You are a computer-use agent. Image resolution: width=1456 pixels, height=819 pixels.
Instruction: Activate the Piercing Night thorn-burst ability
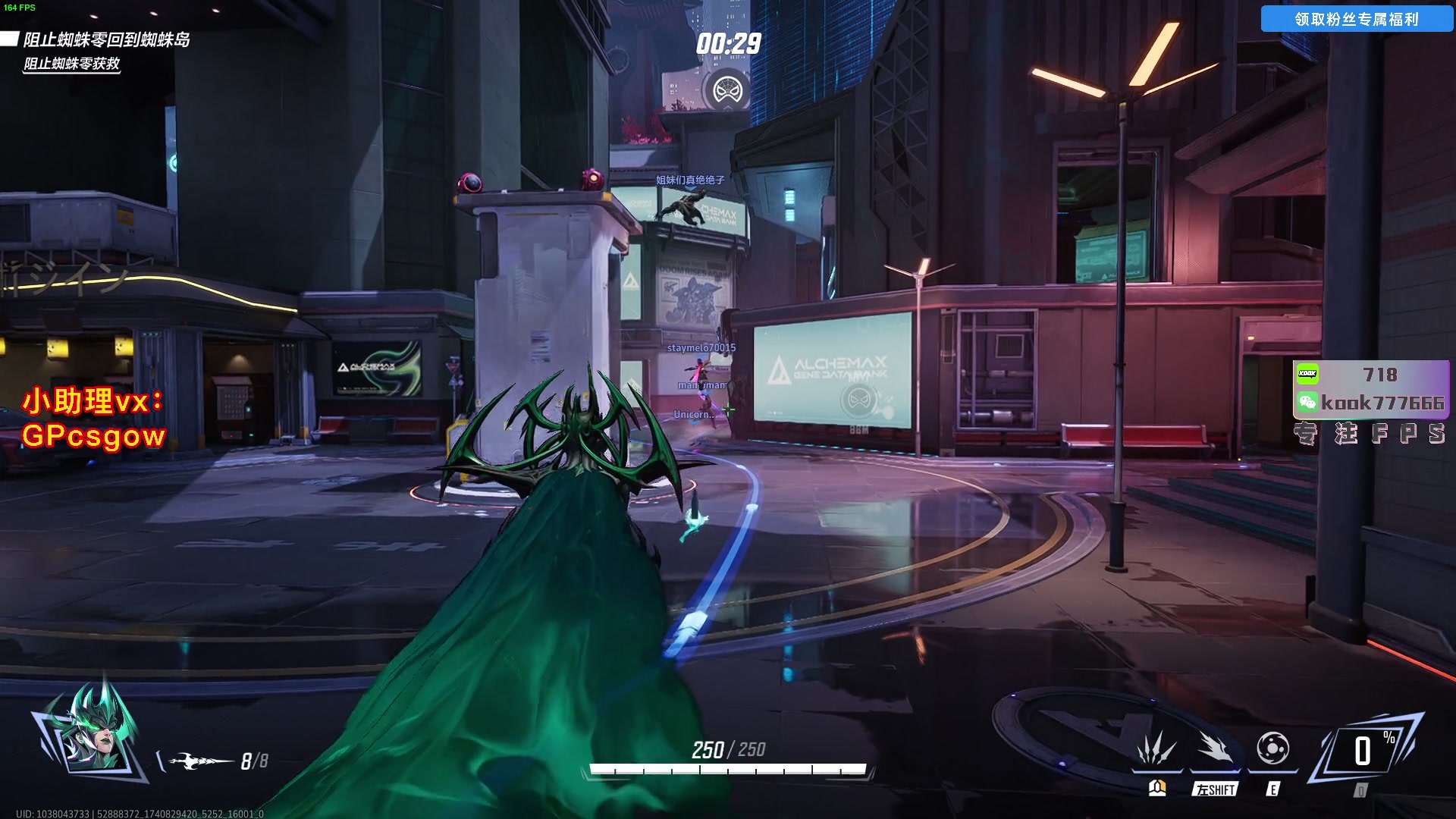[1156, 750]
